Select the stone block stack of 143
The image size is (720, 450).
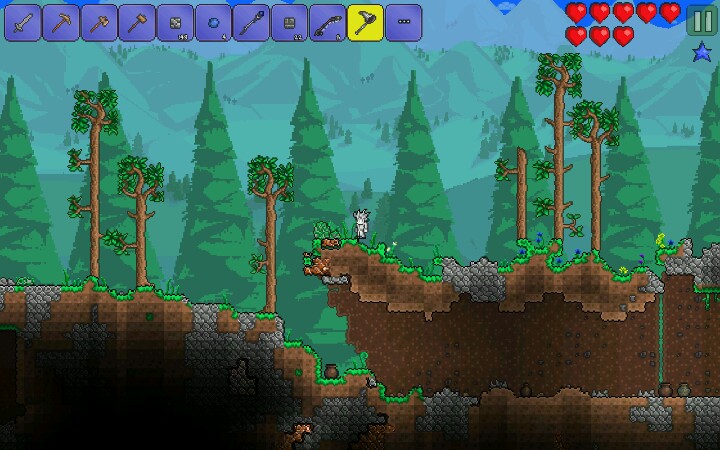click(x=174, y=21)
